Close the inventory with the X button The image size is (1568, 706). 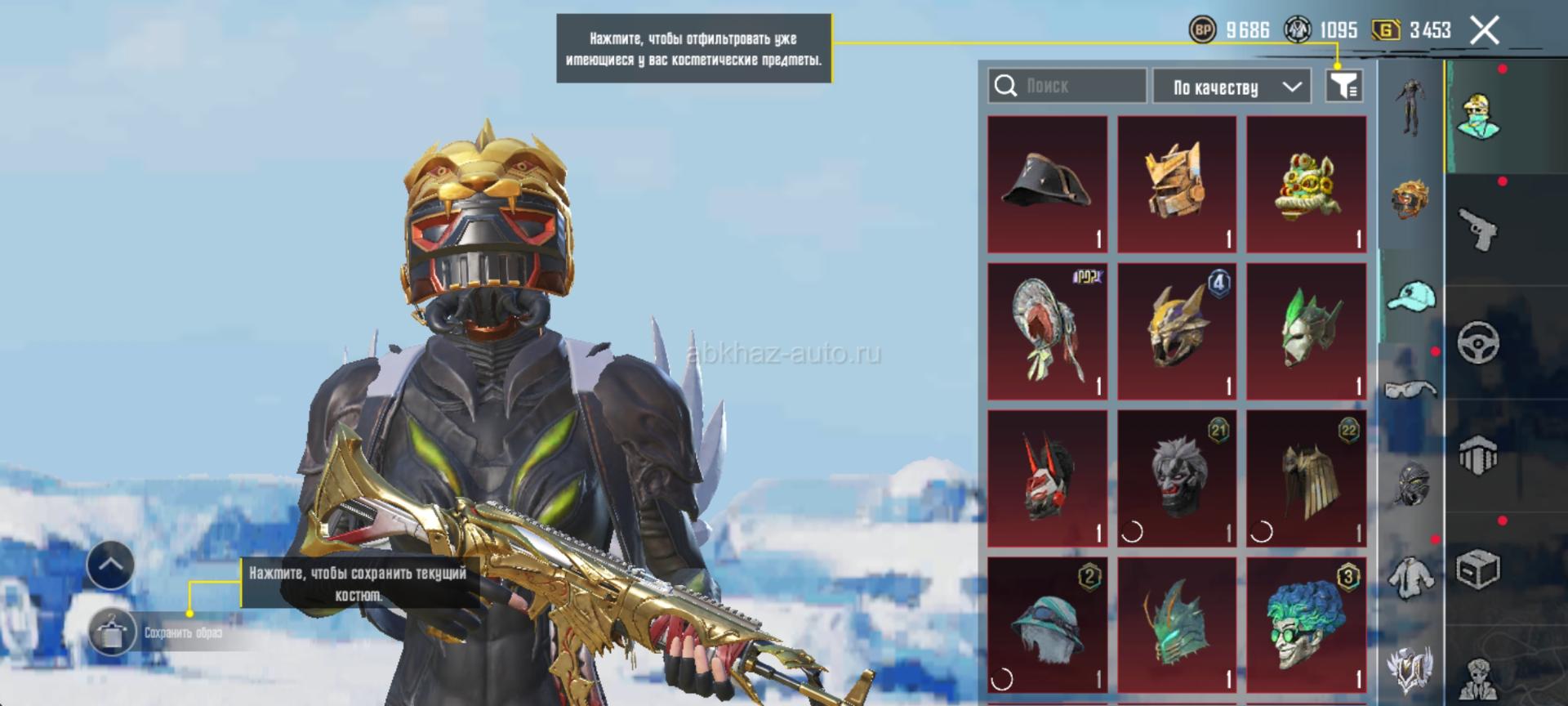(x=1484, y=31)
